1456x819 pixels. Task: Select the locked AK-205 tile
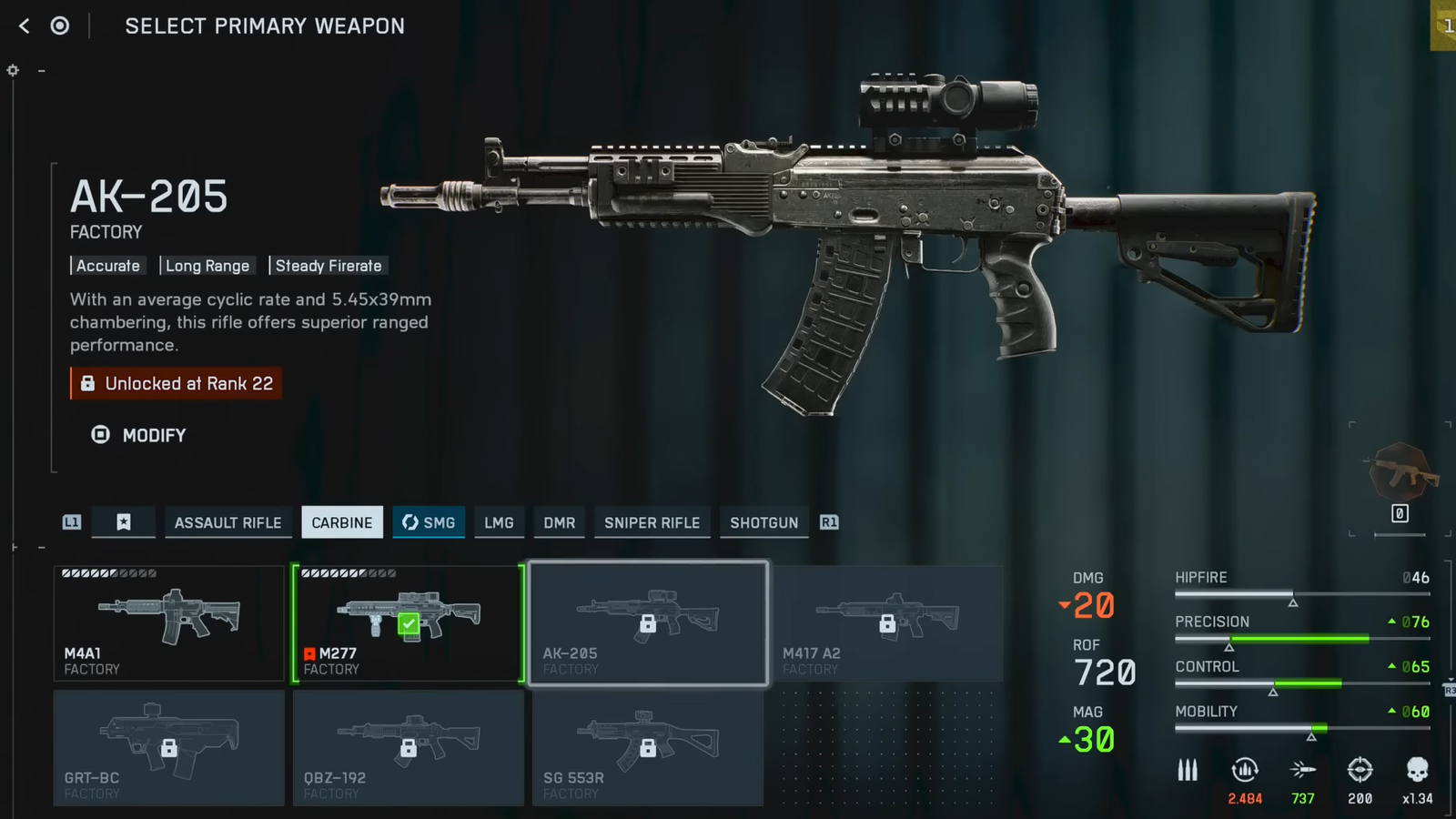coord(648,623)
